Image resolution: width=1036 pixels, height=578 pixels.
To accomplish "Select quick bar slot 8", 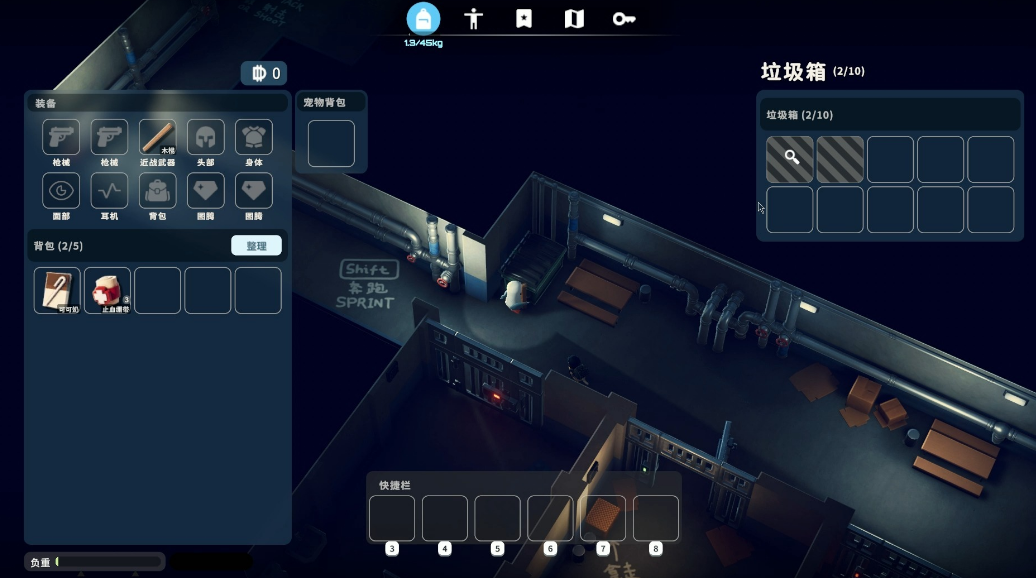I will [x=656, y=518].
